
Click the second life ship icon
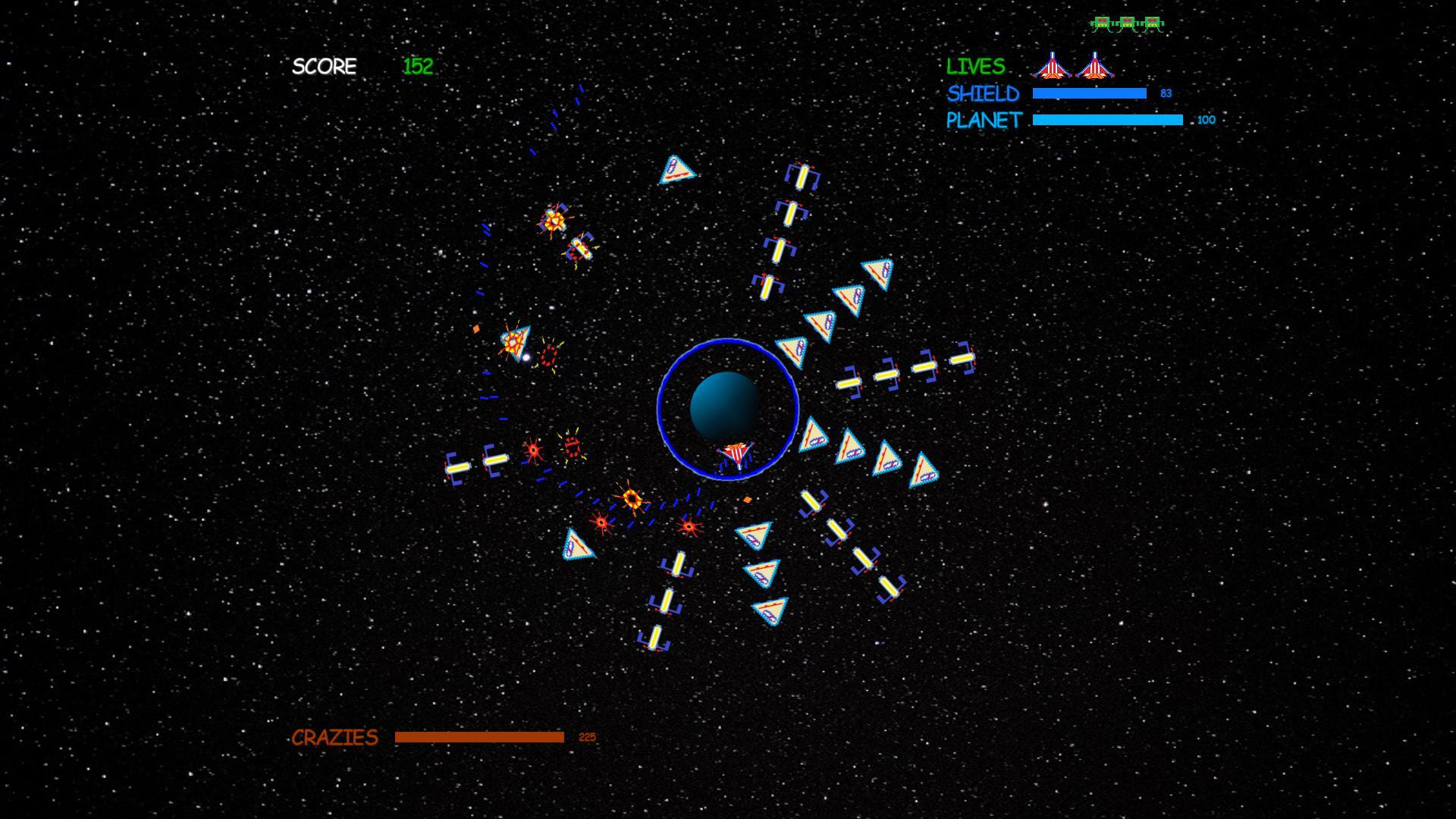click(x=1094, y=67)
